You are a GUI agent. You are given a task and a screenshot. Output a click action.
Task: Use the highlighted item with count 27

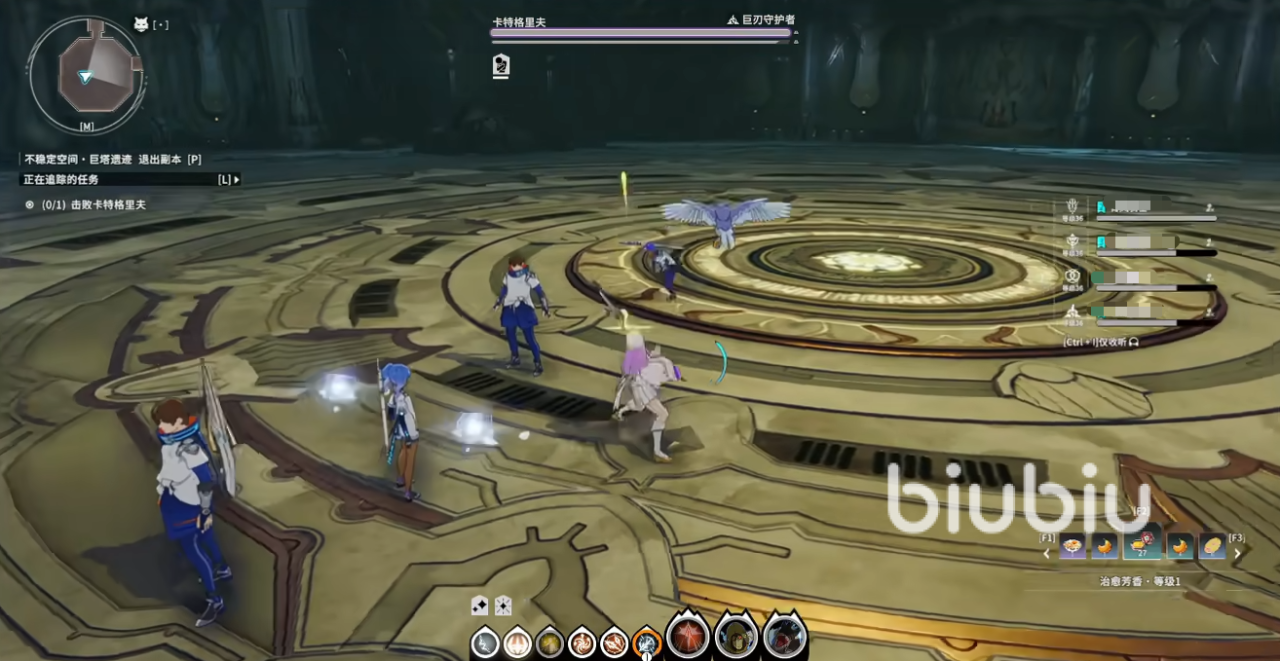click(1142, 546)
